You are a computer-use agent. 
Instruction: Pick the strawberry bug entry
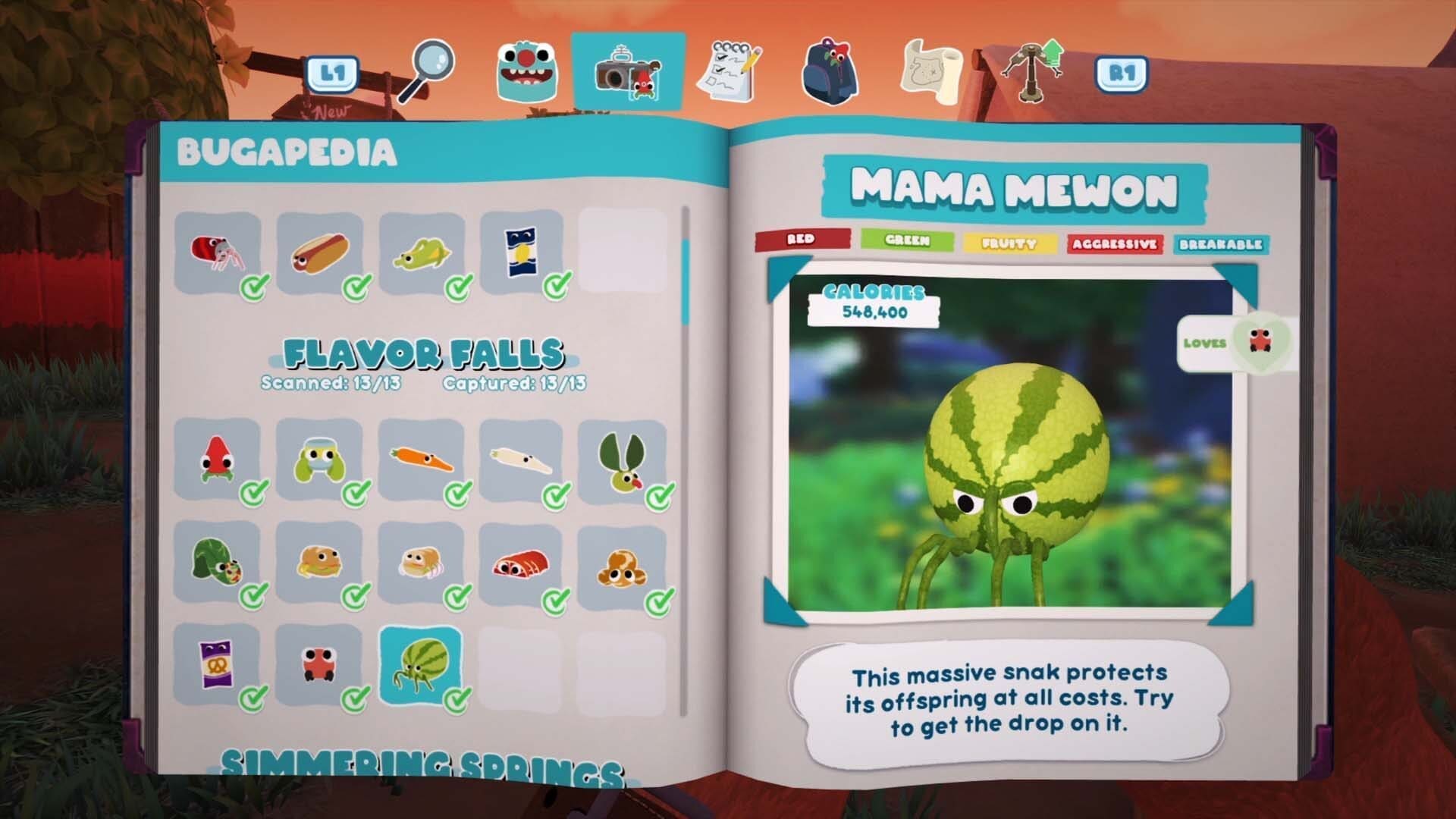[217, 460]
